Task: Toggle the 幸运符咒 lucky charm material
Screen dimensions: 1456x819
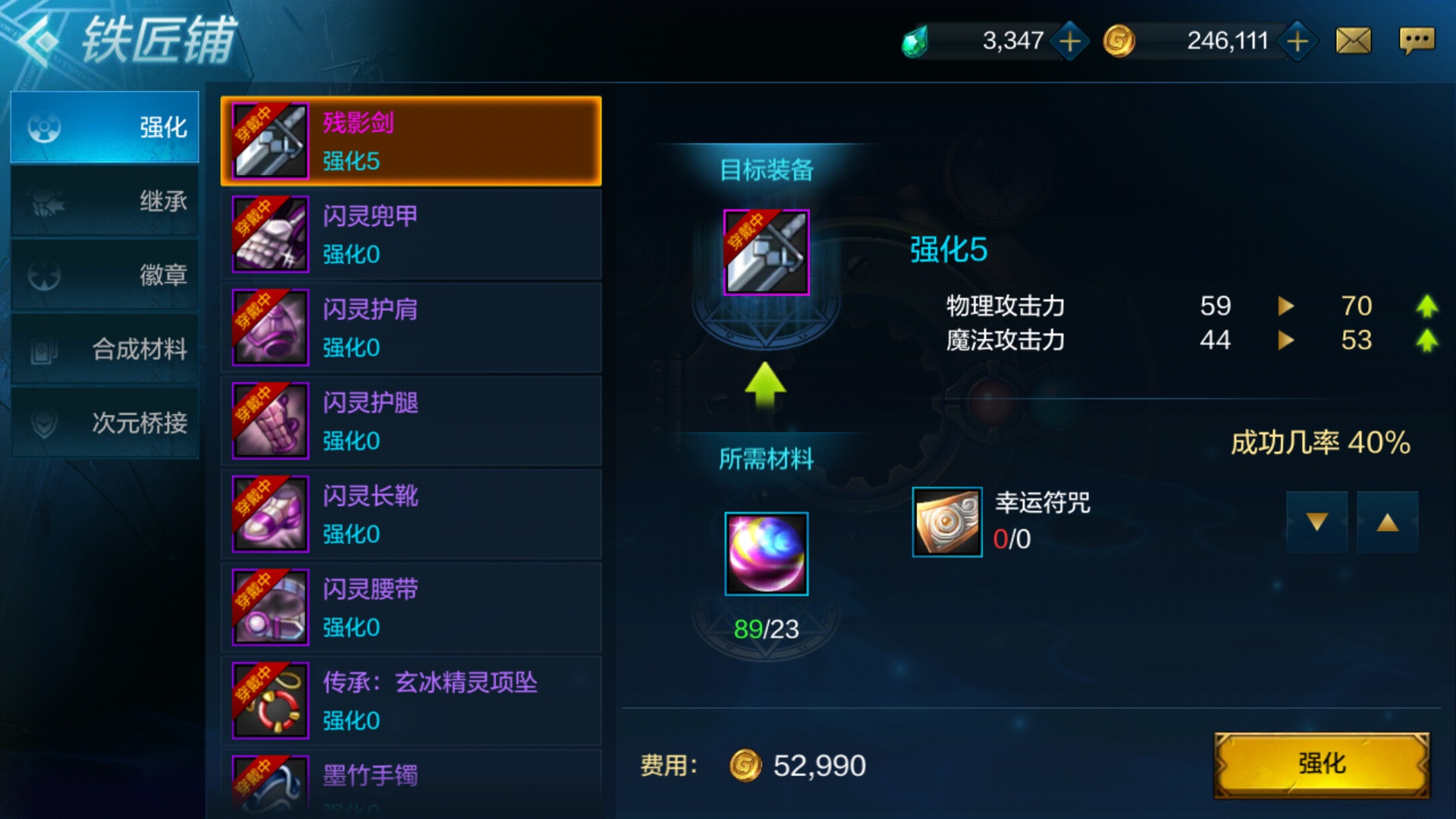Action: click(946, 522)
